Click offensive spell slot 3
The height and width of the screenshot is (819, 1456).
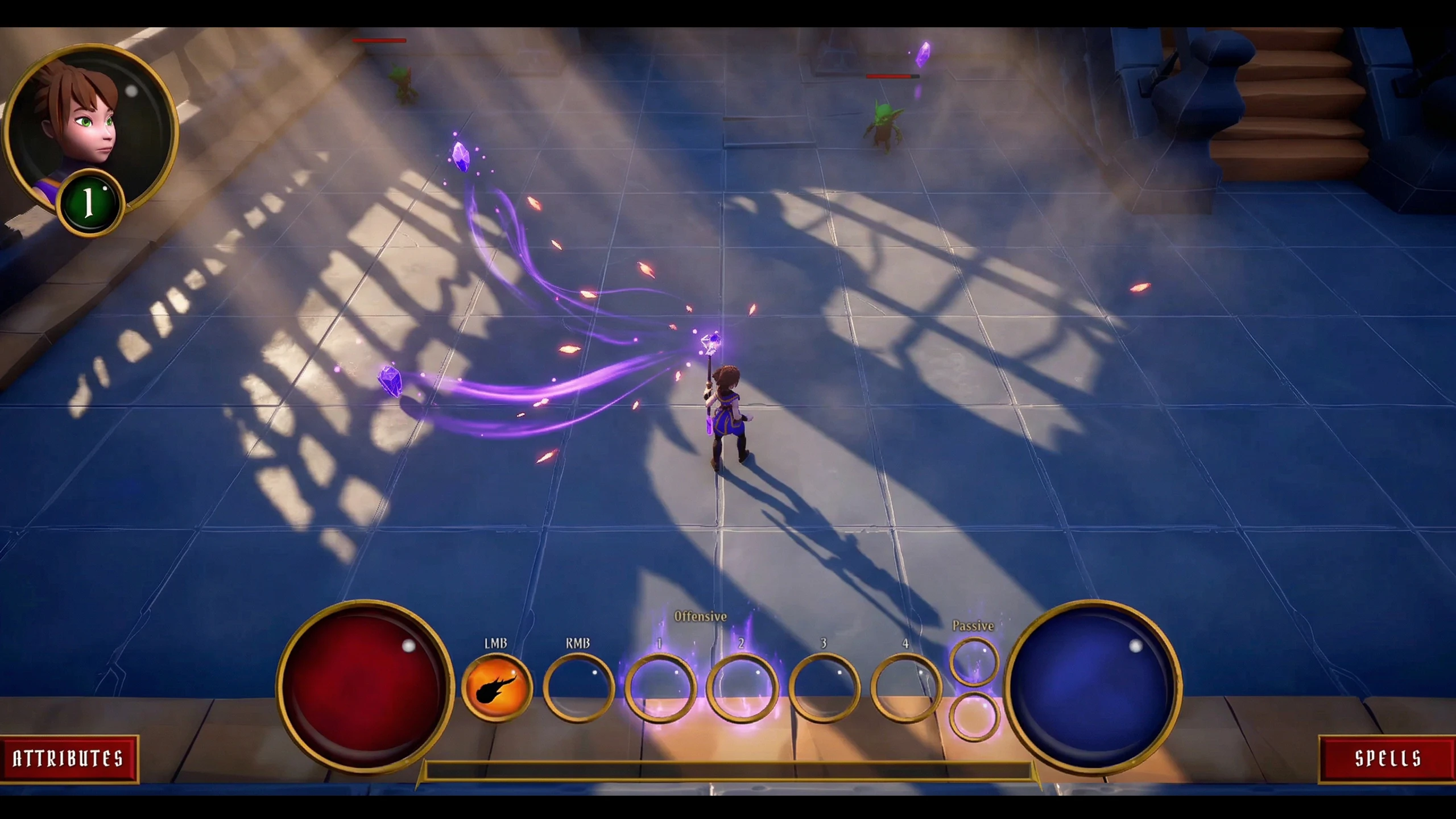click(824, 688)
